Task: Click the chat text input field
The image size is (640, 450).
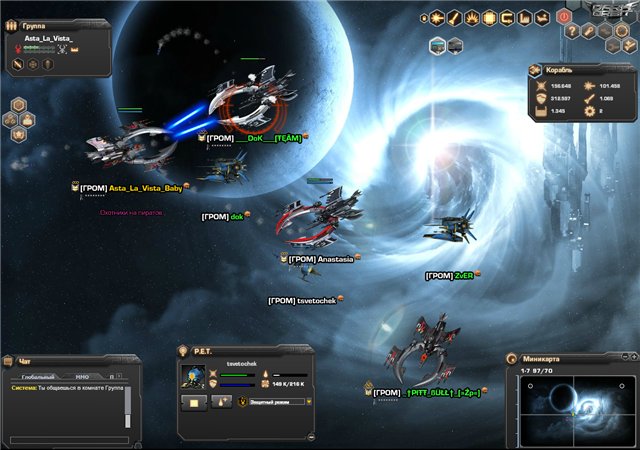Action: (x=68, y=438)
